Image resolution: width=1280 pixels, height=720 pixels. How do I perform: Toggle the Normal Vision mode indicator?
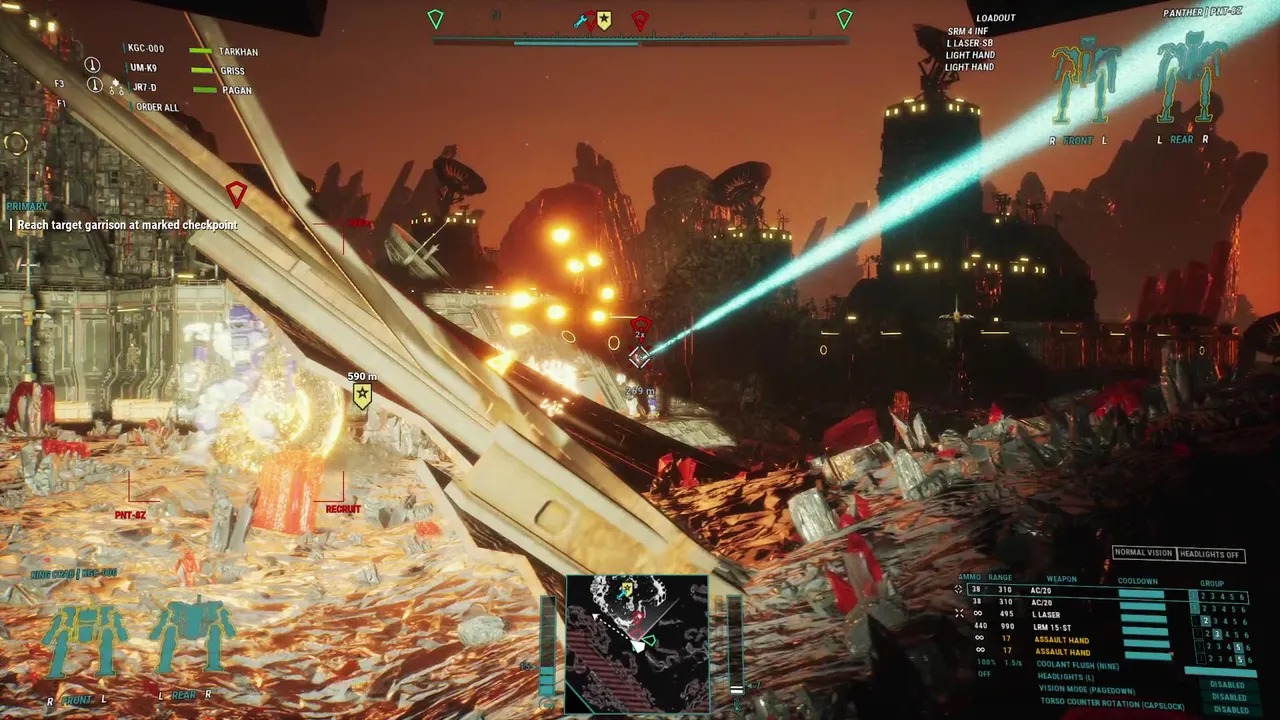(x=1144, y=554)
